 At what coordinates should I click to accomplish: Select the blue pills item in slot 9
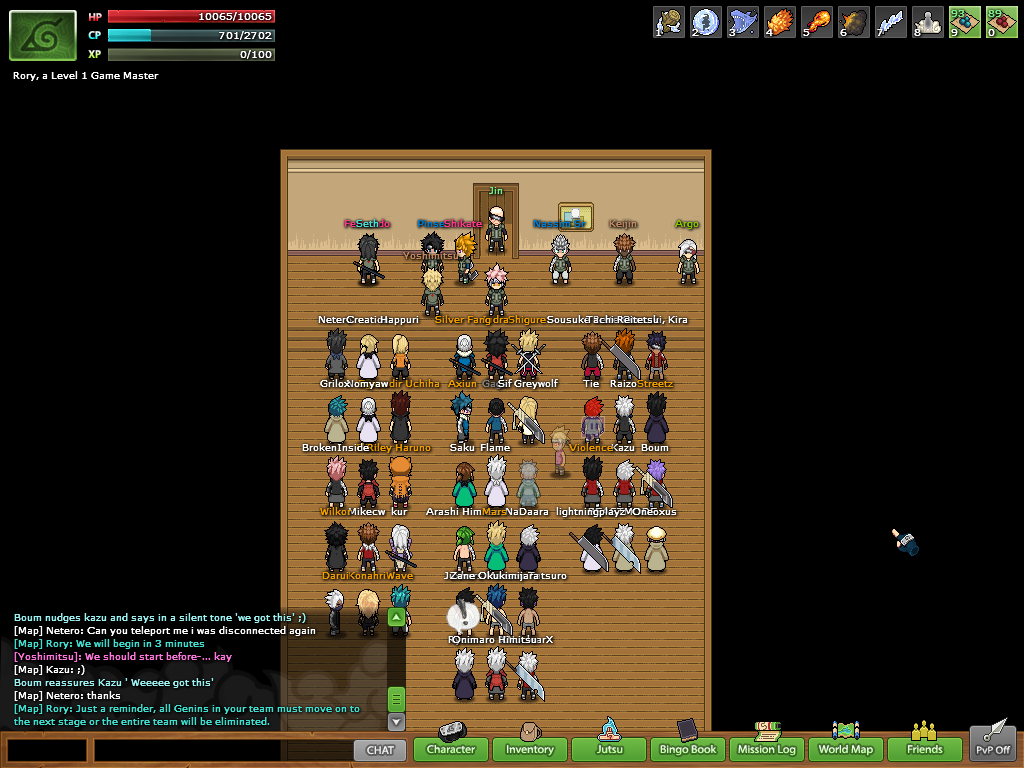pyautogui.click(x=965, y=22)
